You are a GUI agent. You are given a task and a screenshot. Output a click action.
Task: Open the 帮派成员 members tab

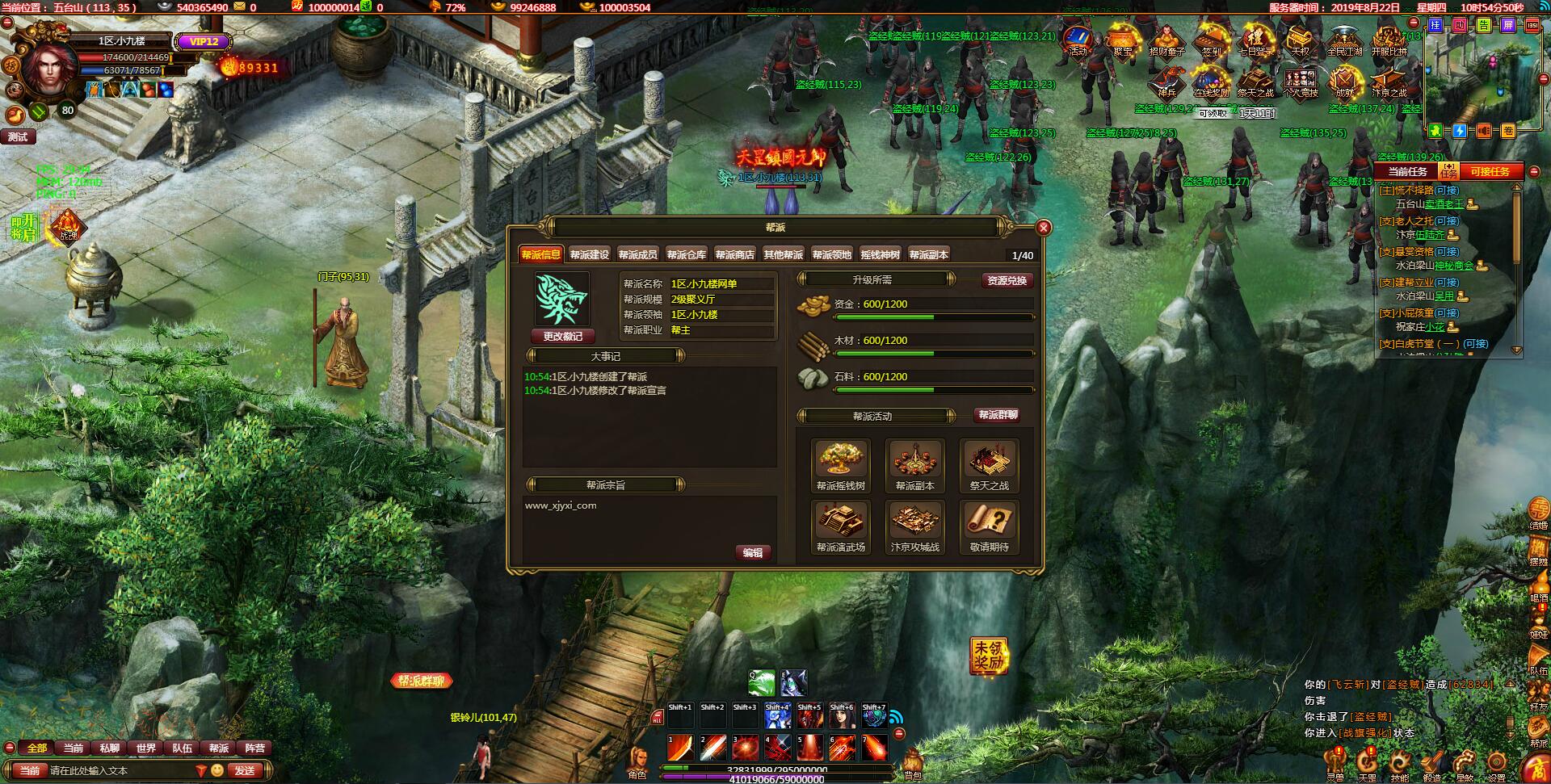[x=637, y=255]
